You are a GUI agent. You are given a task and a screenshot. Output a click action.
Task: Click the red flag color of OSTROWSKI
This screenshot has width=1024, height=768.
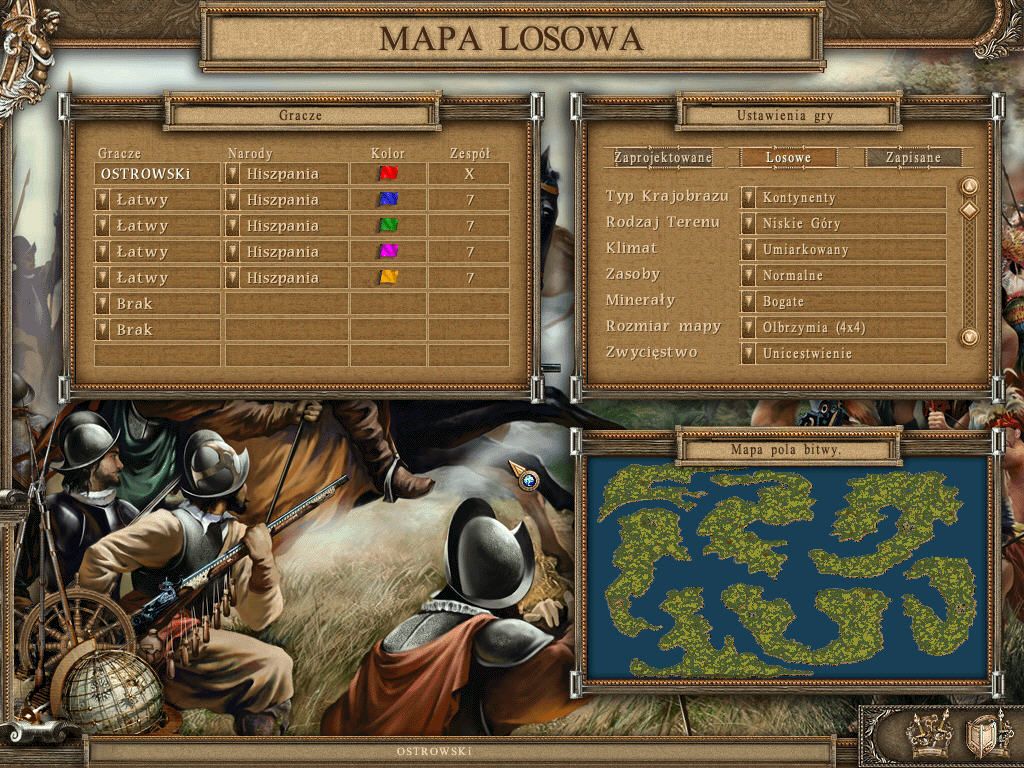[x=388, y=173]
